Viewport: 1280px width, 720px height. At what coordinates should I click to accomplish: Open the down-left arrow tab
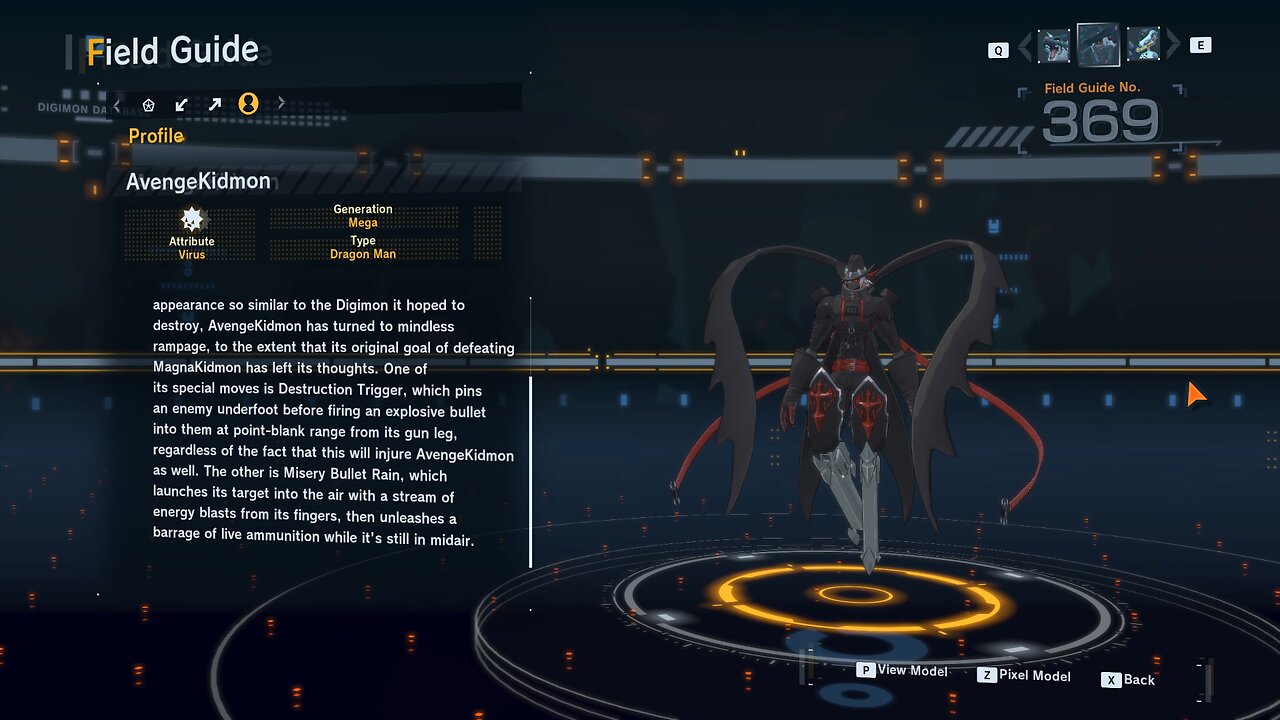point(181,104)
